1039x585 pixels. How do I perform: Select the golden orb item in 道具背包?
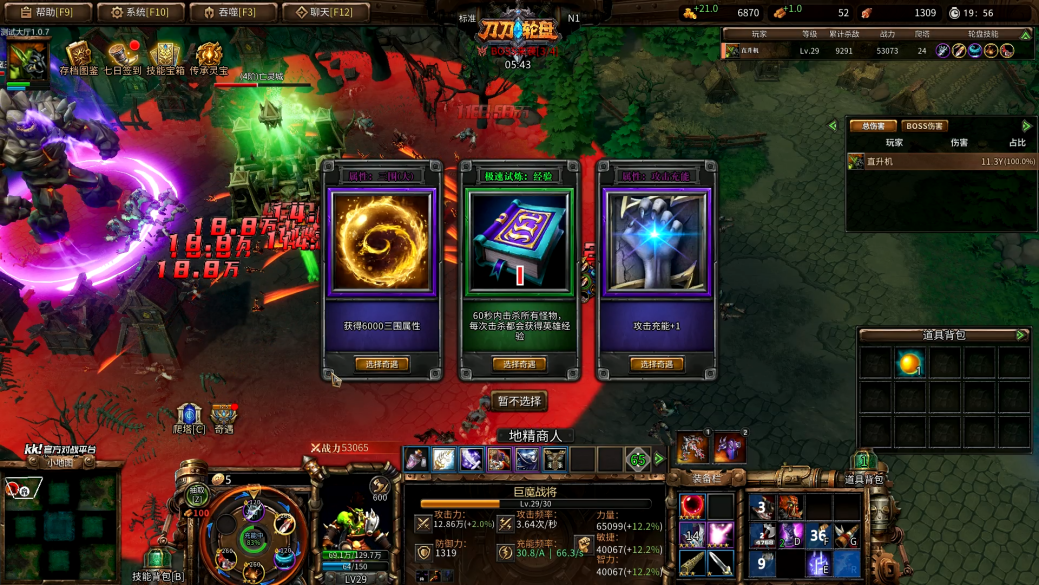pos(909,364)
